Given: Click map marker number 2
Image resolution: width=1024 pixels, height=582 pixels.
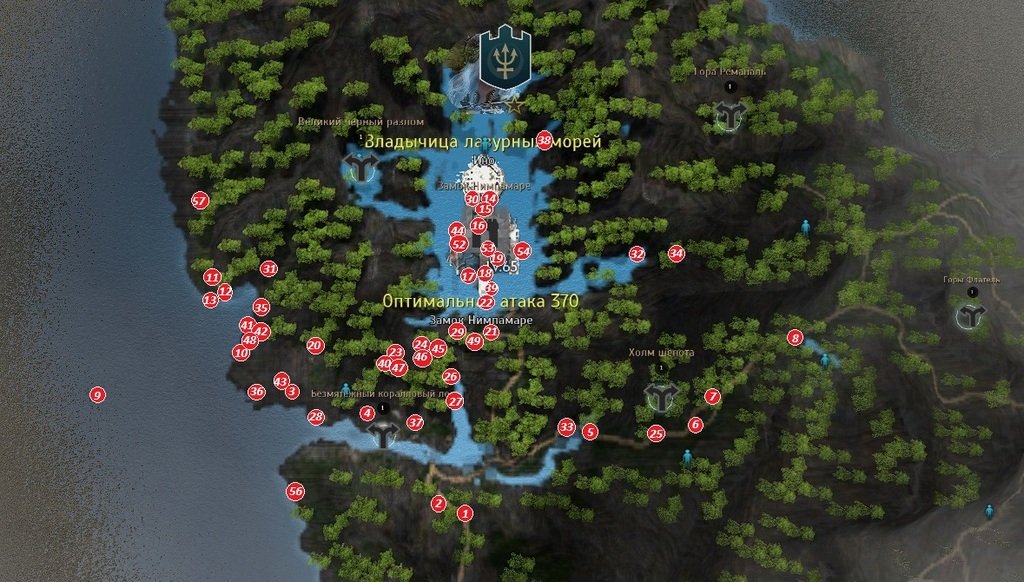Looking at the screenshot, I should point(438,504).
